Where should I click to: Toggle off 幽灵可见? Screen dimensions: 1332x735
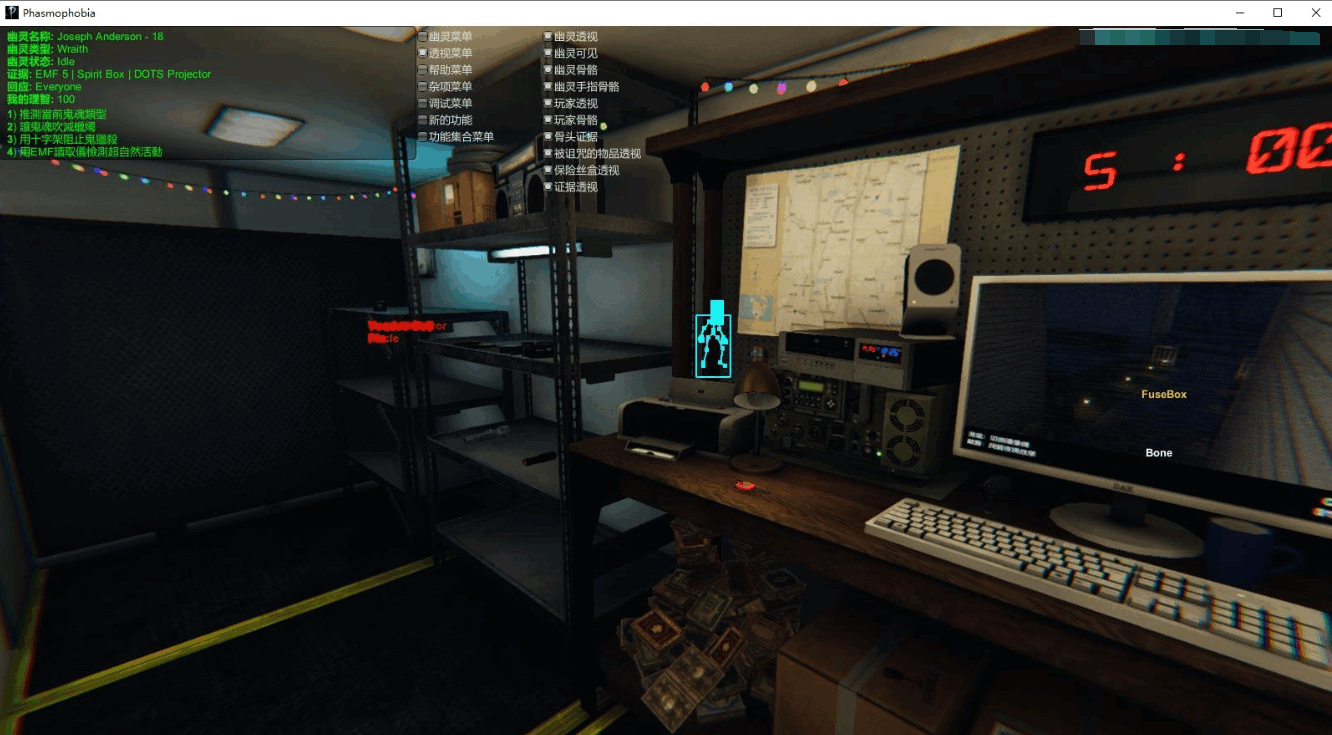click(x=549, y=53)
